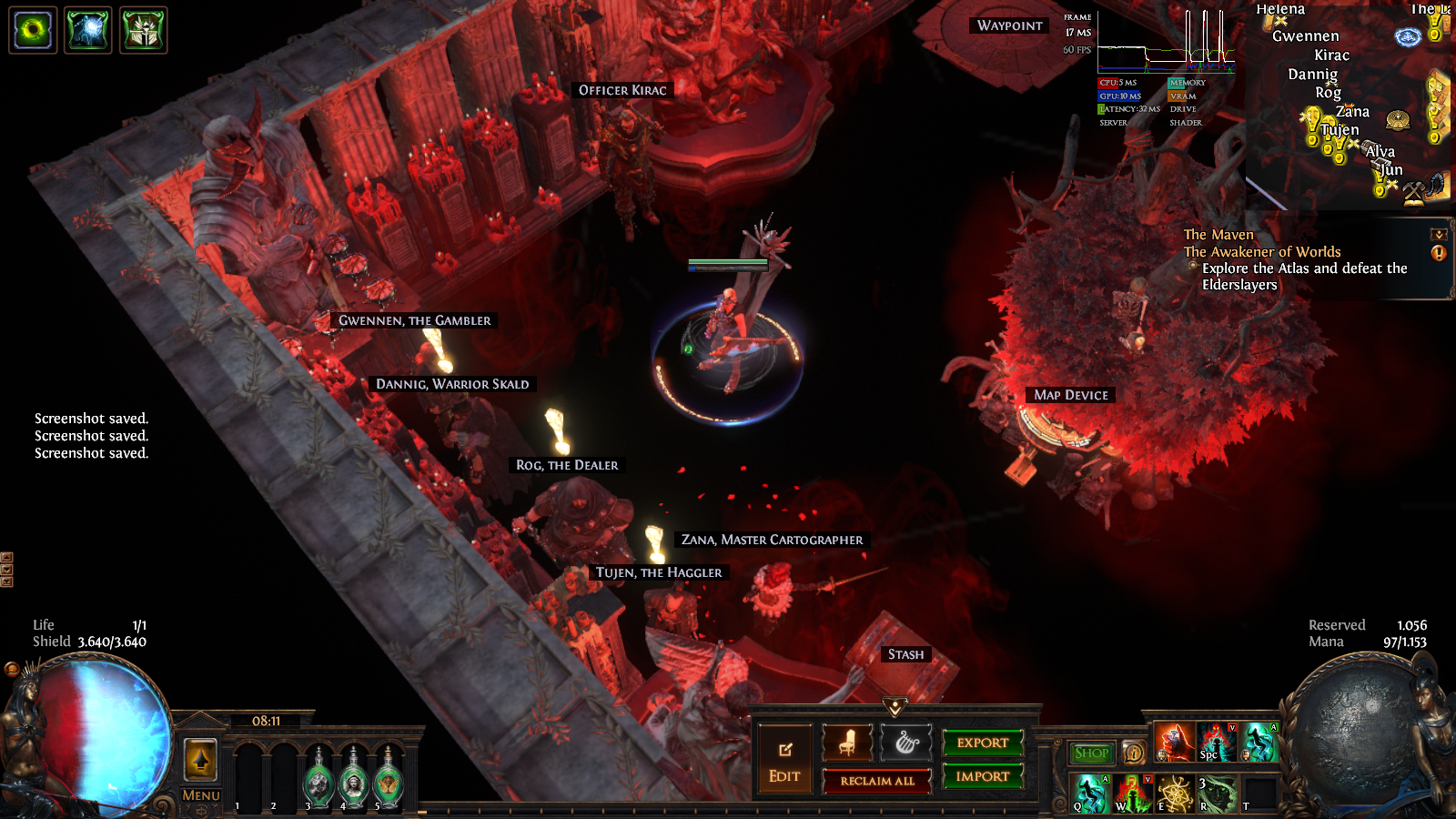Click the red hand skill icon

(x=1174, y=743)
